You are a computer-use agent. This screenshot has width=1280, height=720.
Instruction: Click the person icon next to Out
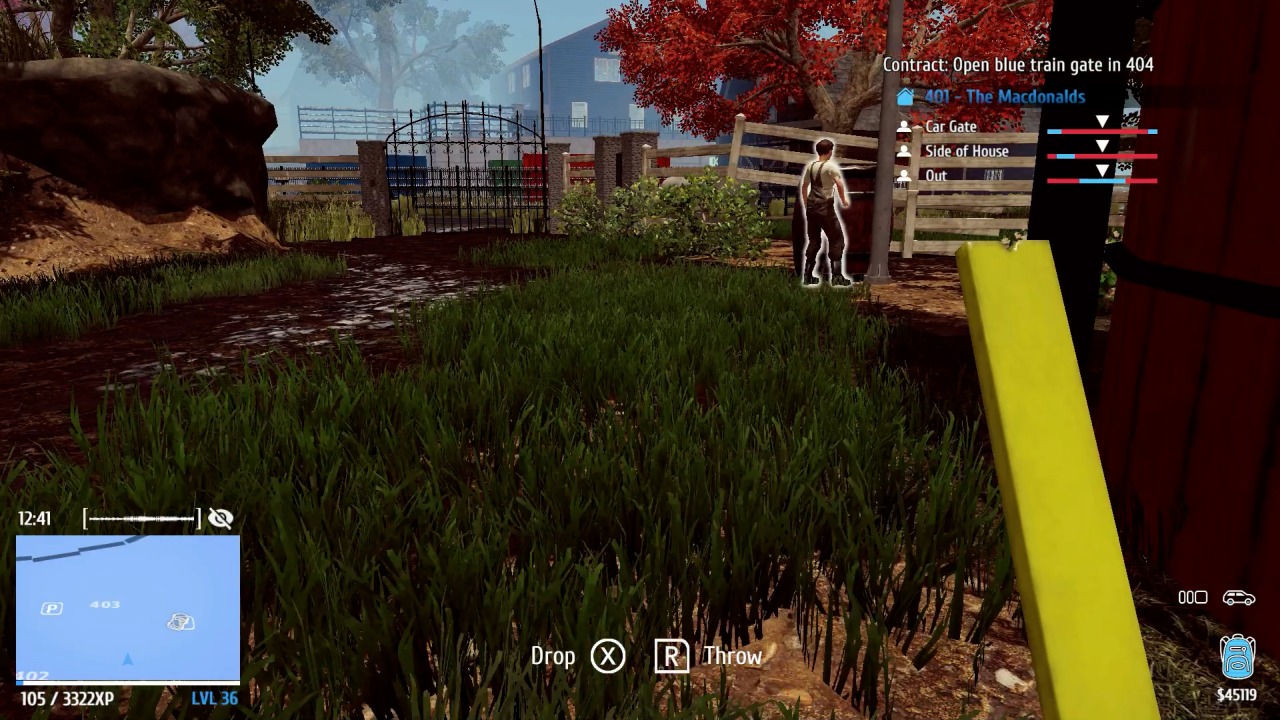(906, 175)
